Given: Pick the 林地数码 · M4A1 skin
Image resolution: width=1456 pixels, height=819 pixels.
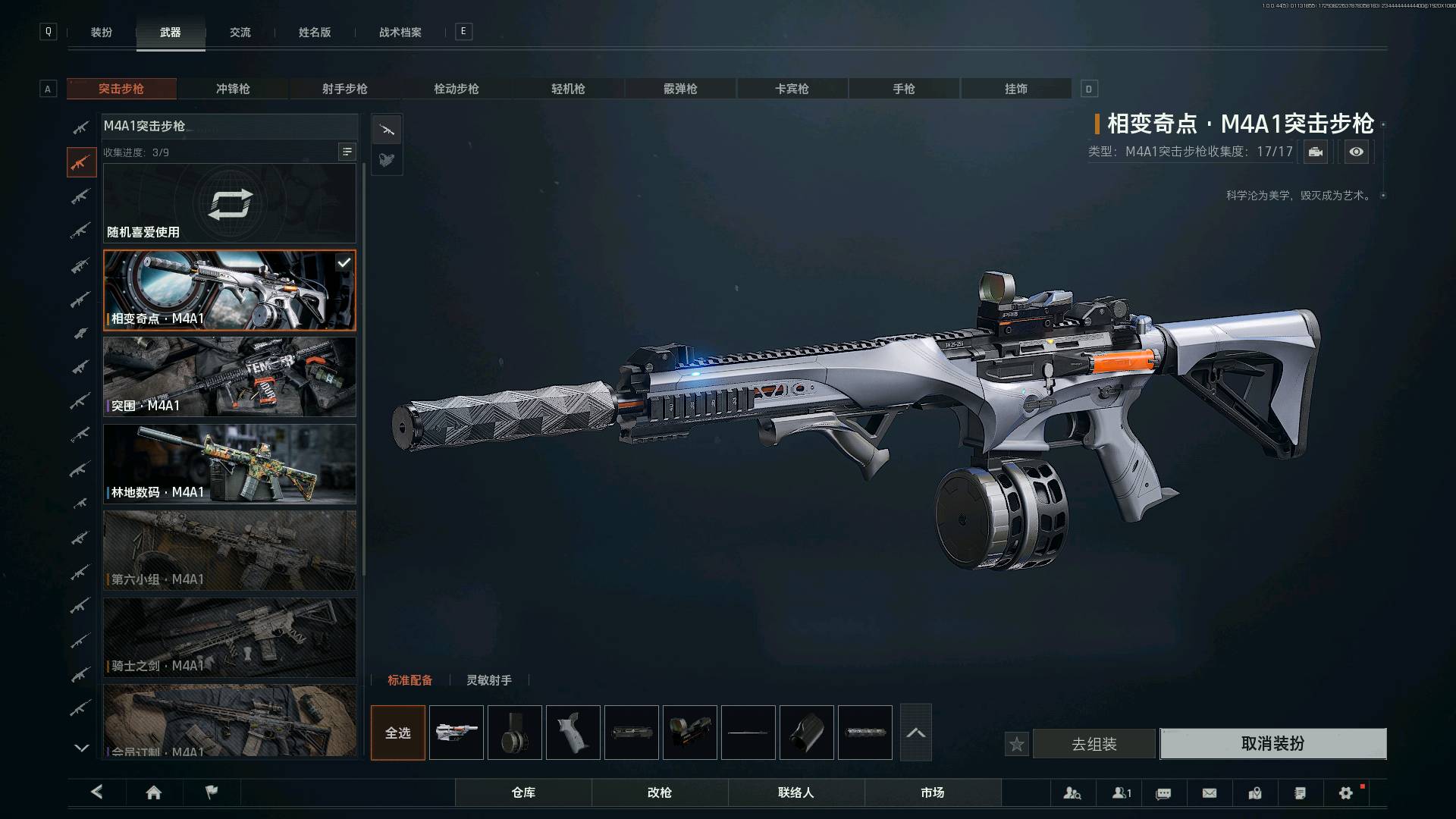Looking at the screenshot, I should pyautogui.click(x=229, y=463).
